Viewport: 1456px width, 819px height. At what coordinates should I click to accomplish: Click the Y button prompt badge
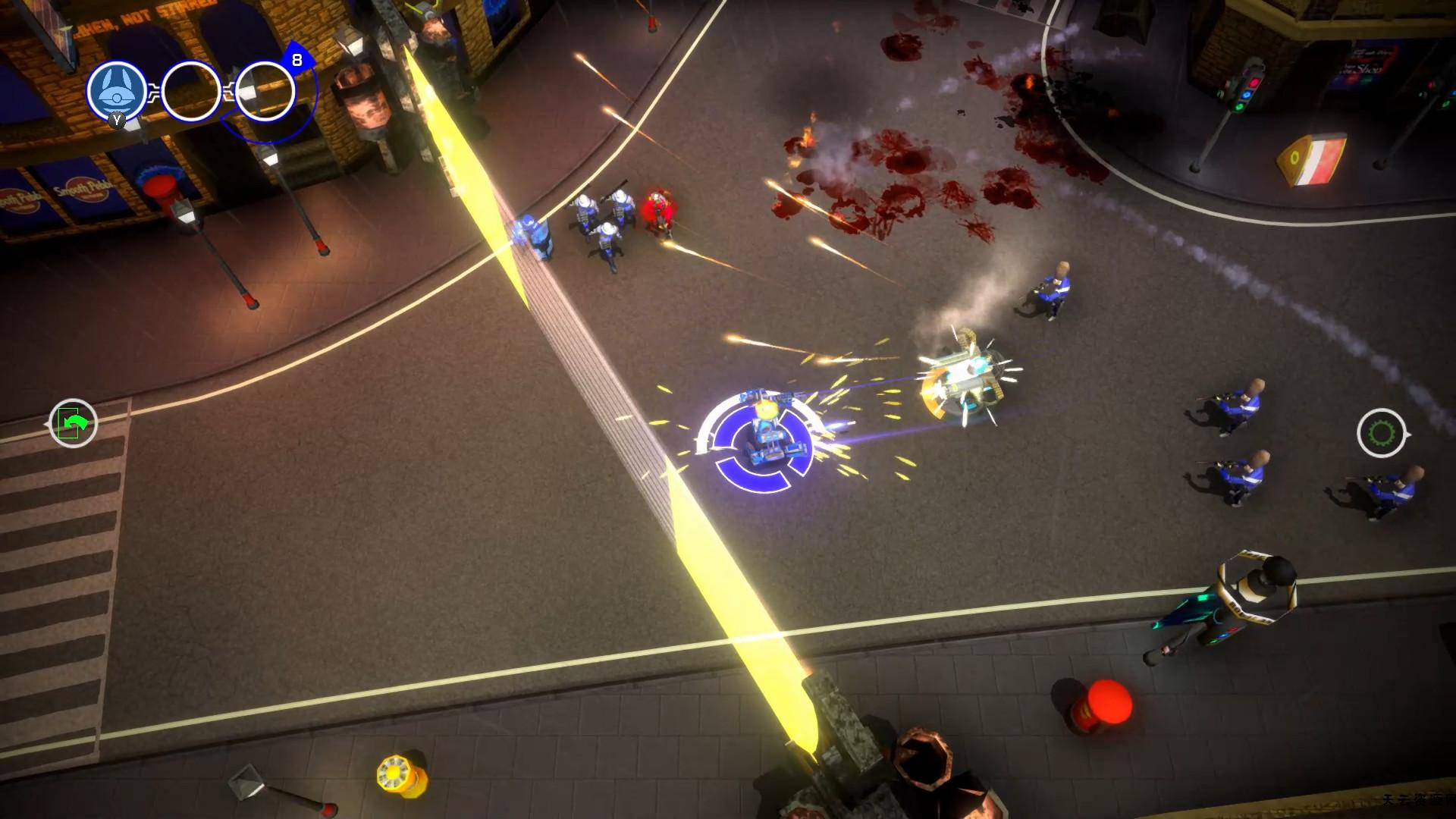pos(115,121)
